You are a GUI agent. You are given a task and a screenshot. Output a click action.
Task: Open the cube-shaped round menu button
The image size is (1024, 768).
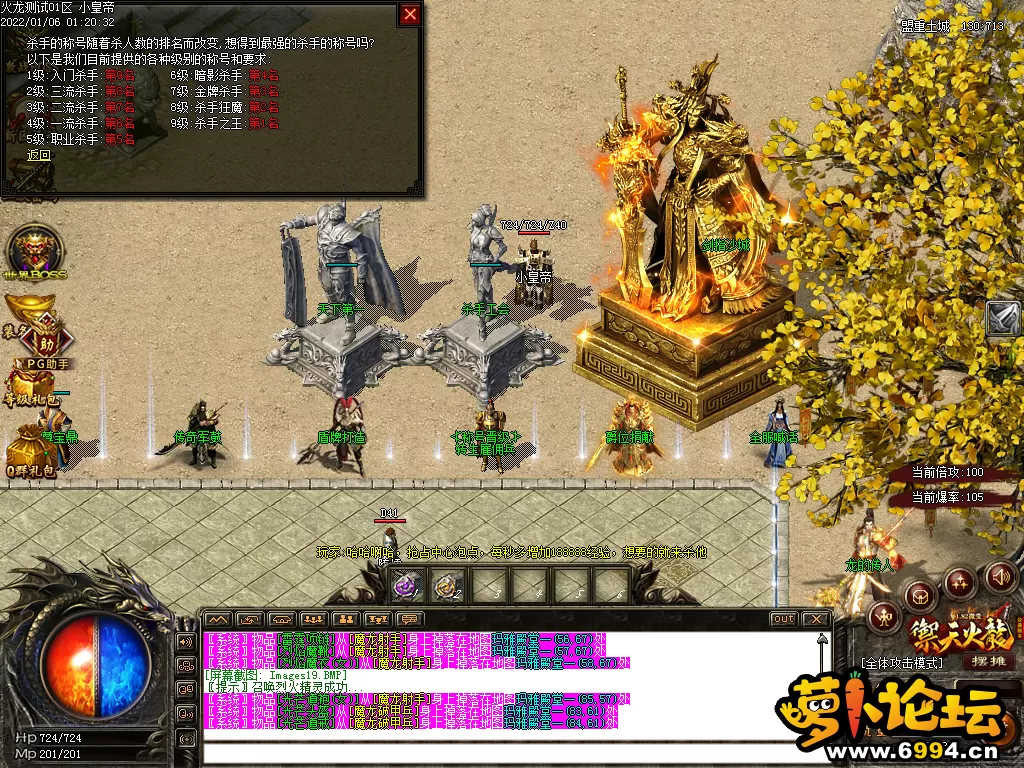pyautogui.click(x=919, y=596)
